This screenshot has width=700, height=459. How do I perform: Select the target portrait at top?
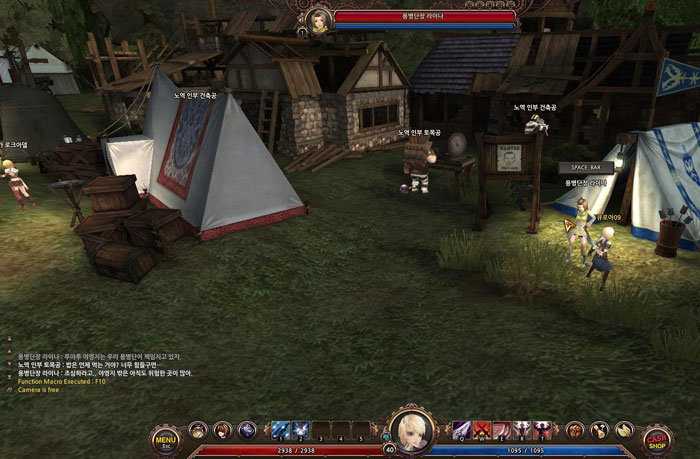coord(319,19)
